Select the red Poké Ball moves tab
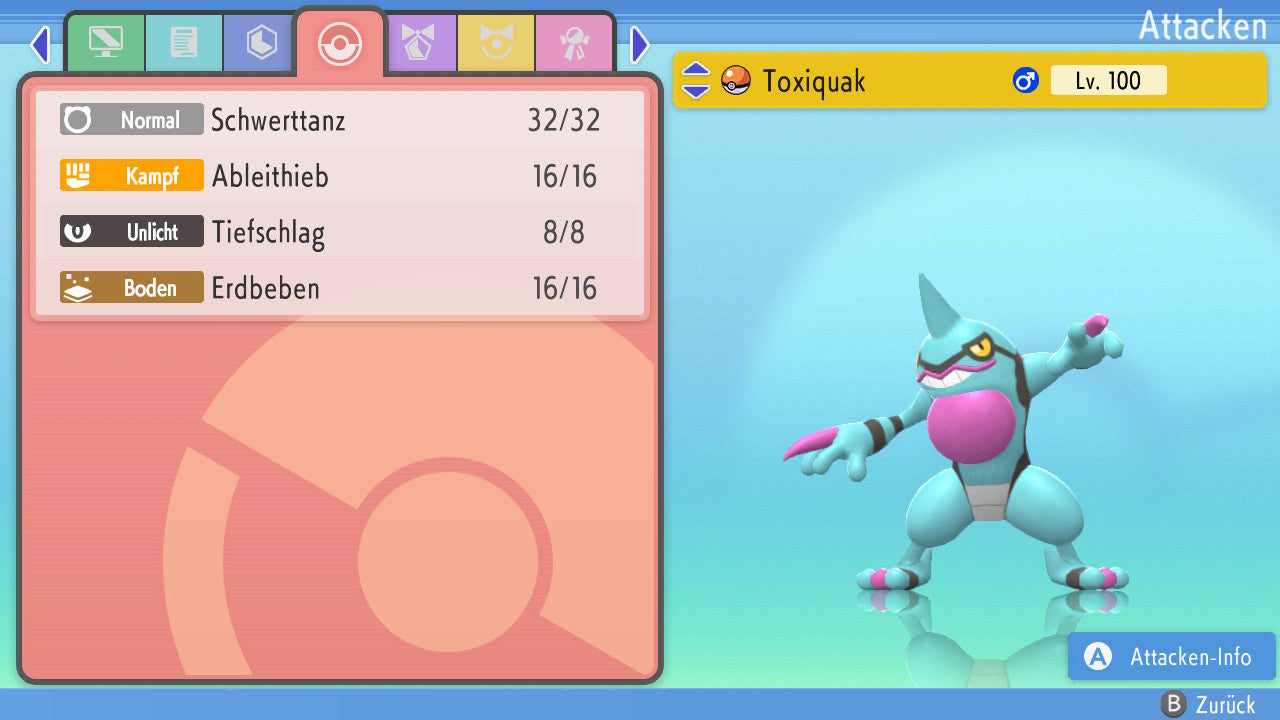This screenshot has height=720, width=1280. pos(340,43)
